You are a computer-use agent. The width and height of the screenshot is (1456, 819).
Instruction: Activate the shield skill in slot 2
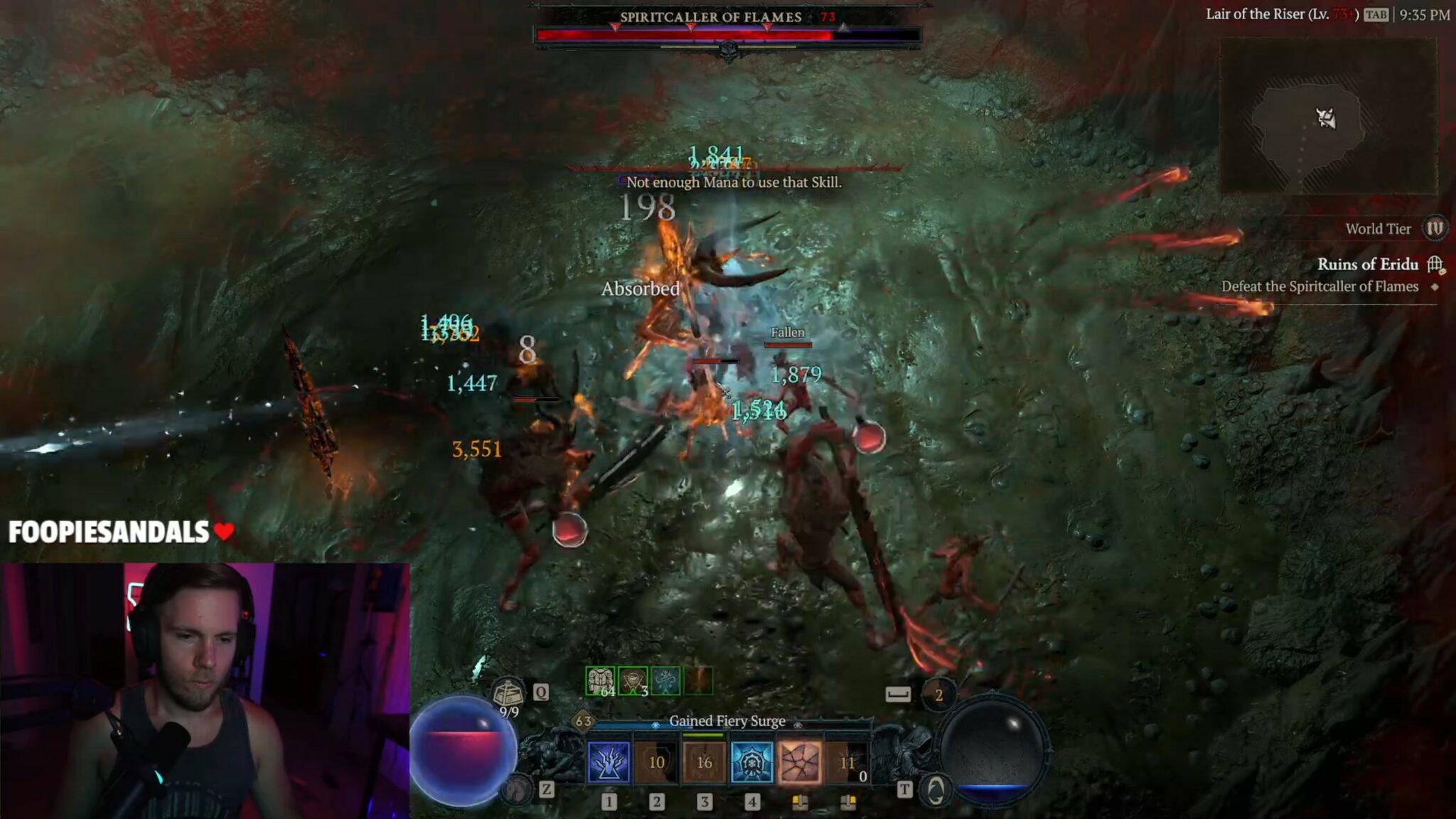point(657,761)
